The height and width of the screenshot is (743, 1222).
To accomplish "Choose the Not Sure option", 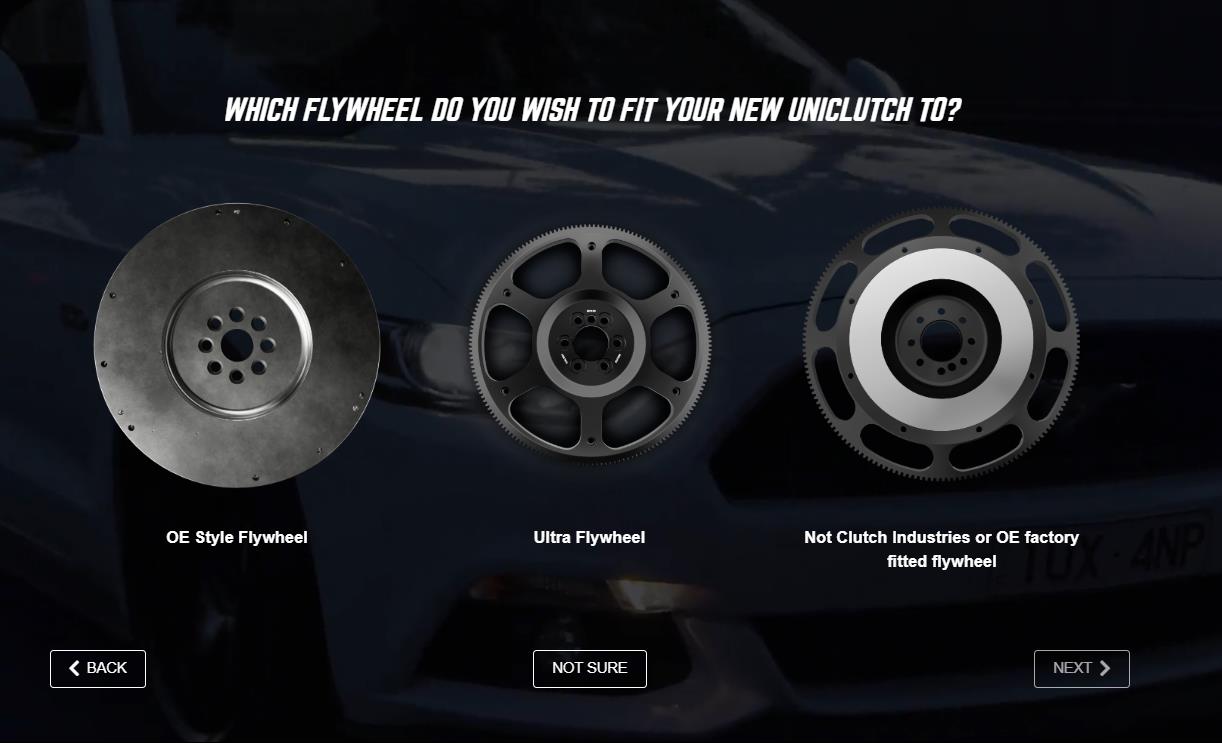I will coord(590,669).
